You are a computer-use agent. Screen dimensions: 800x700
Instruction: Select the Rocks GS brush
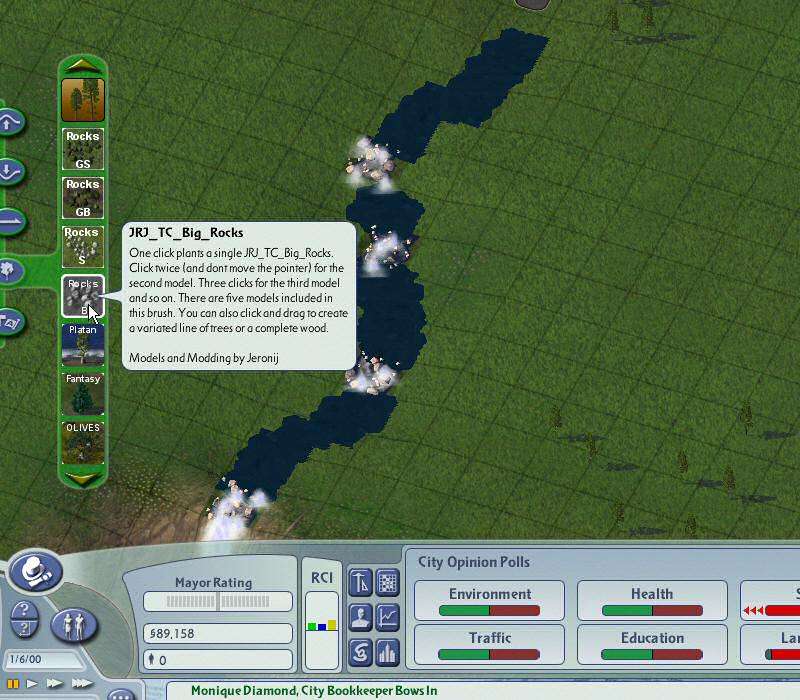83,149
